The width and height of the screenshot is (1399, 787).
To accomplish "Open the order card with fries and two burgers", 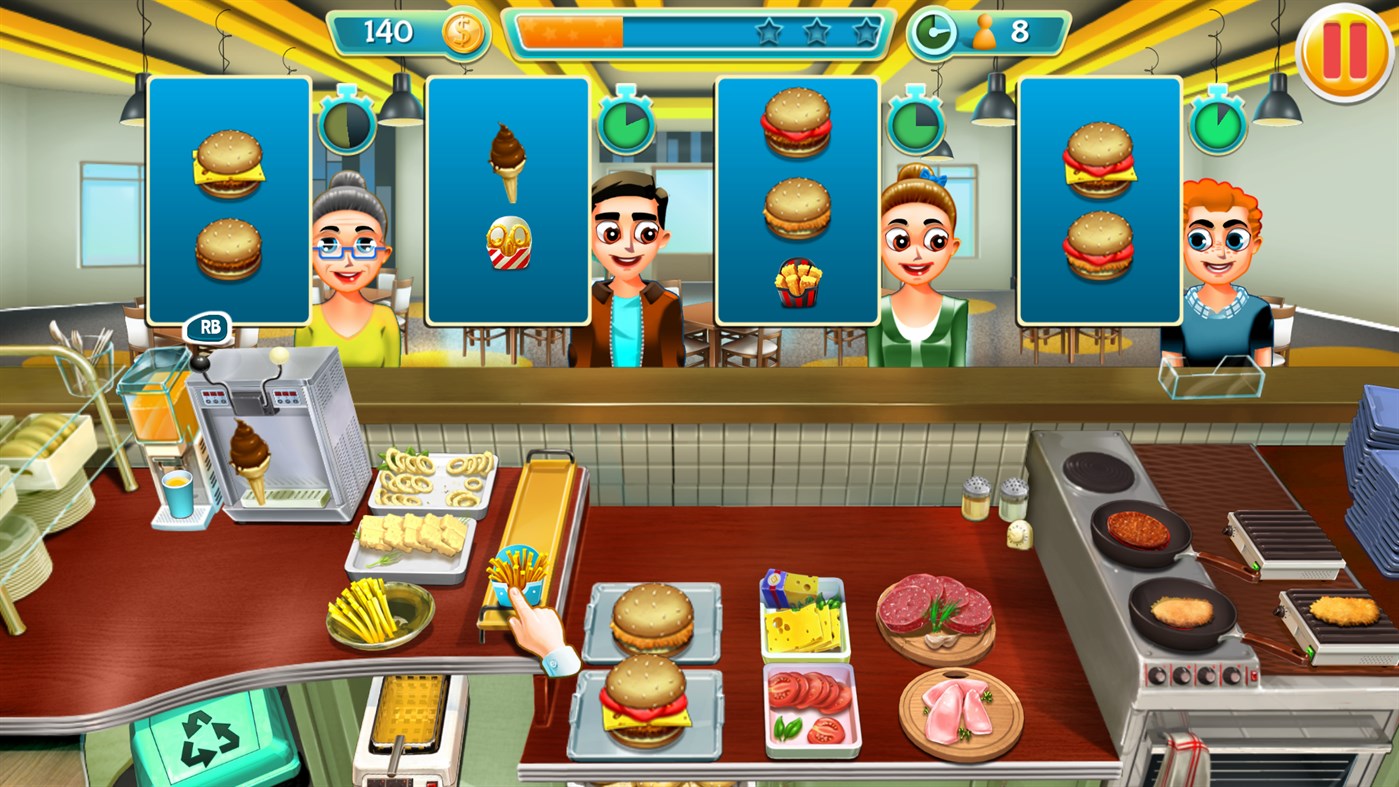I will pyautogui.click(x=797, y=200).
